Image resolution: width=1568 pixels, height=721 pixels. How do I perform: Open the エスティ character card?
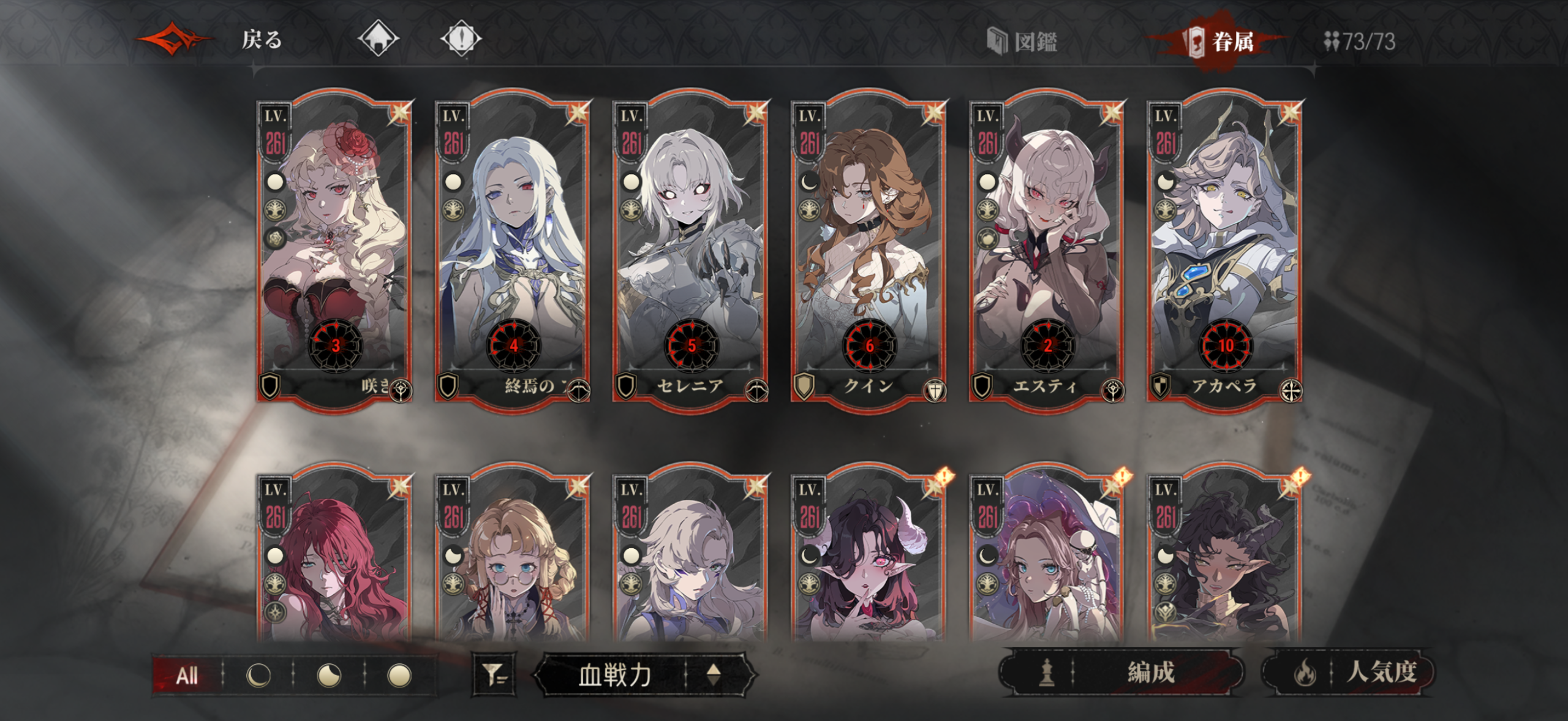1046,251
